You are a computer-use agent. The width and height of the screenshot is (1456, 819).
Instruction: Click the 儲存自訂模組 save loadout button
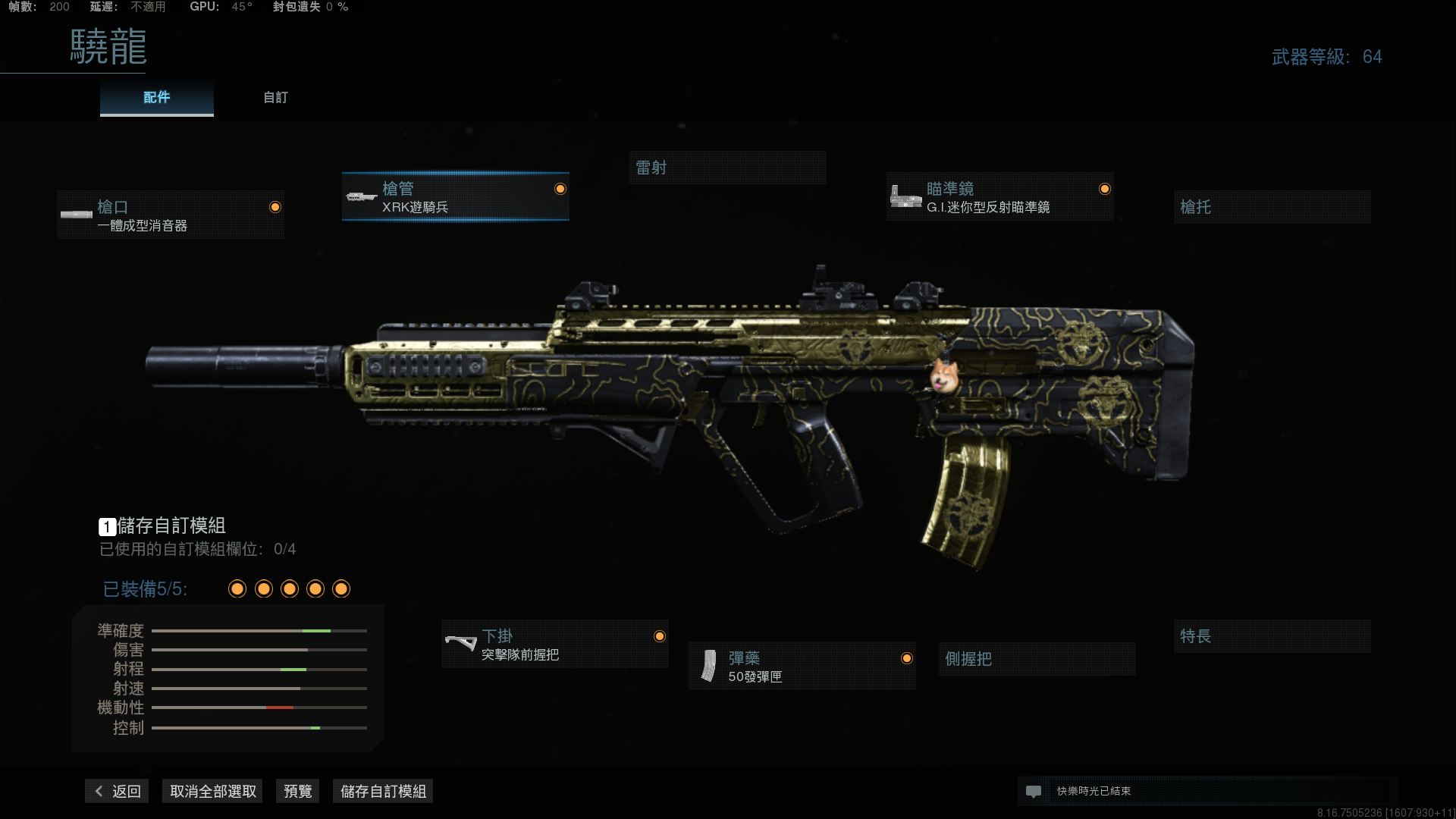pos(382,790)
